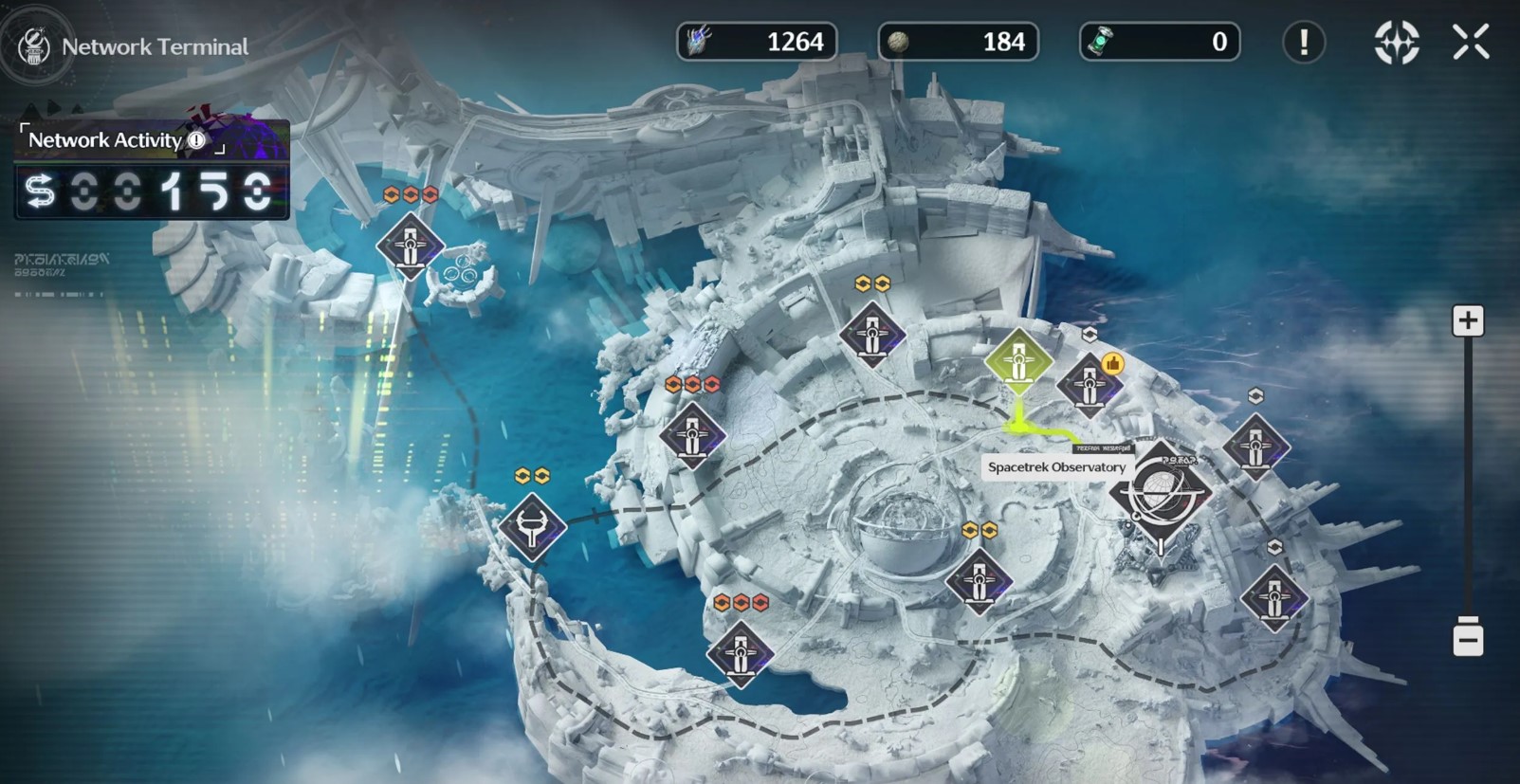
Task: Close the Network Terminal map
Action: point(1471,43)
